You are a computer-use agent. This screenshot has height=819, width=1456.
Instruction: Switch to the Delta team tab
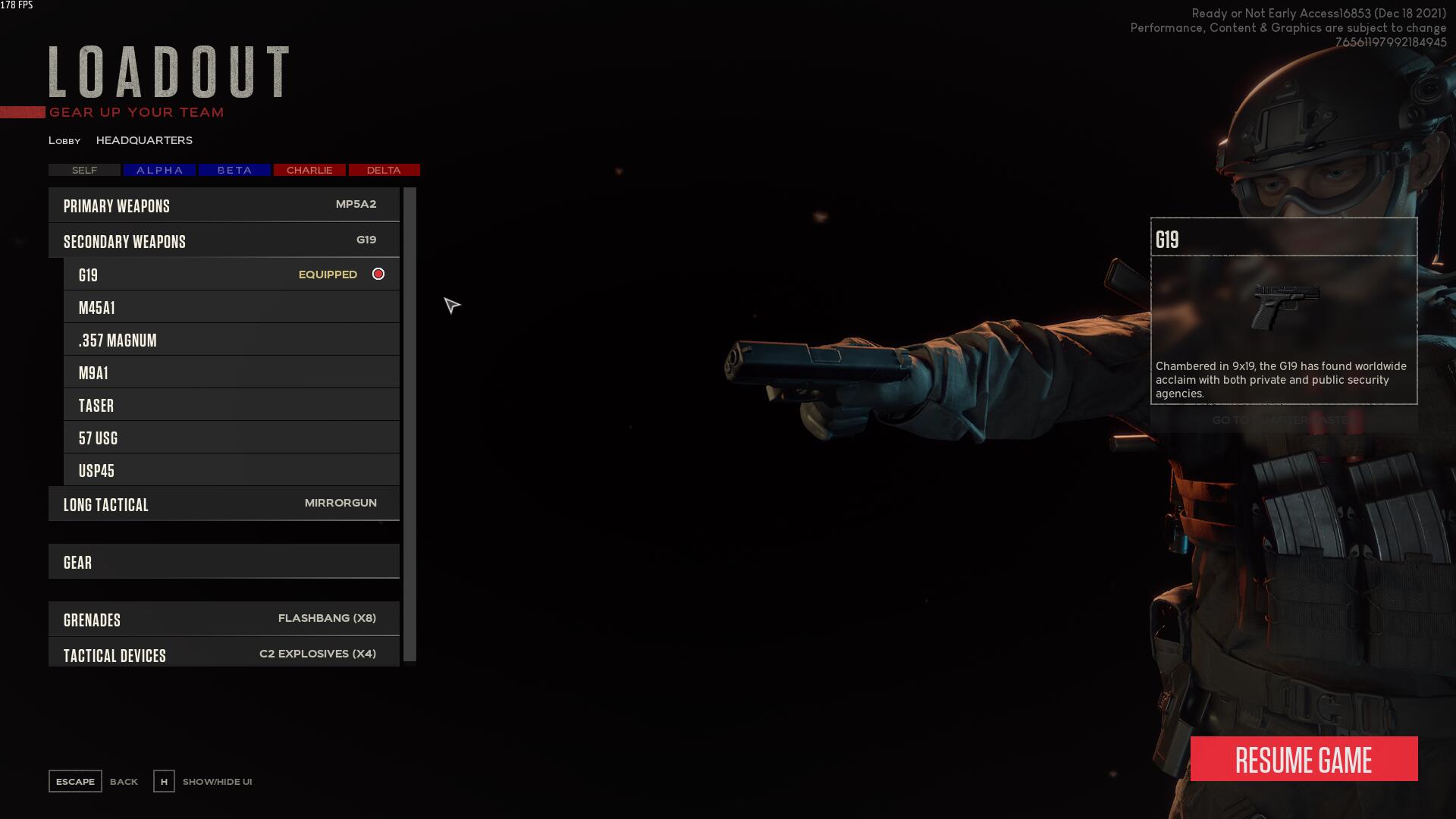point(384,170)
